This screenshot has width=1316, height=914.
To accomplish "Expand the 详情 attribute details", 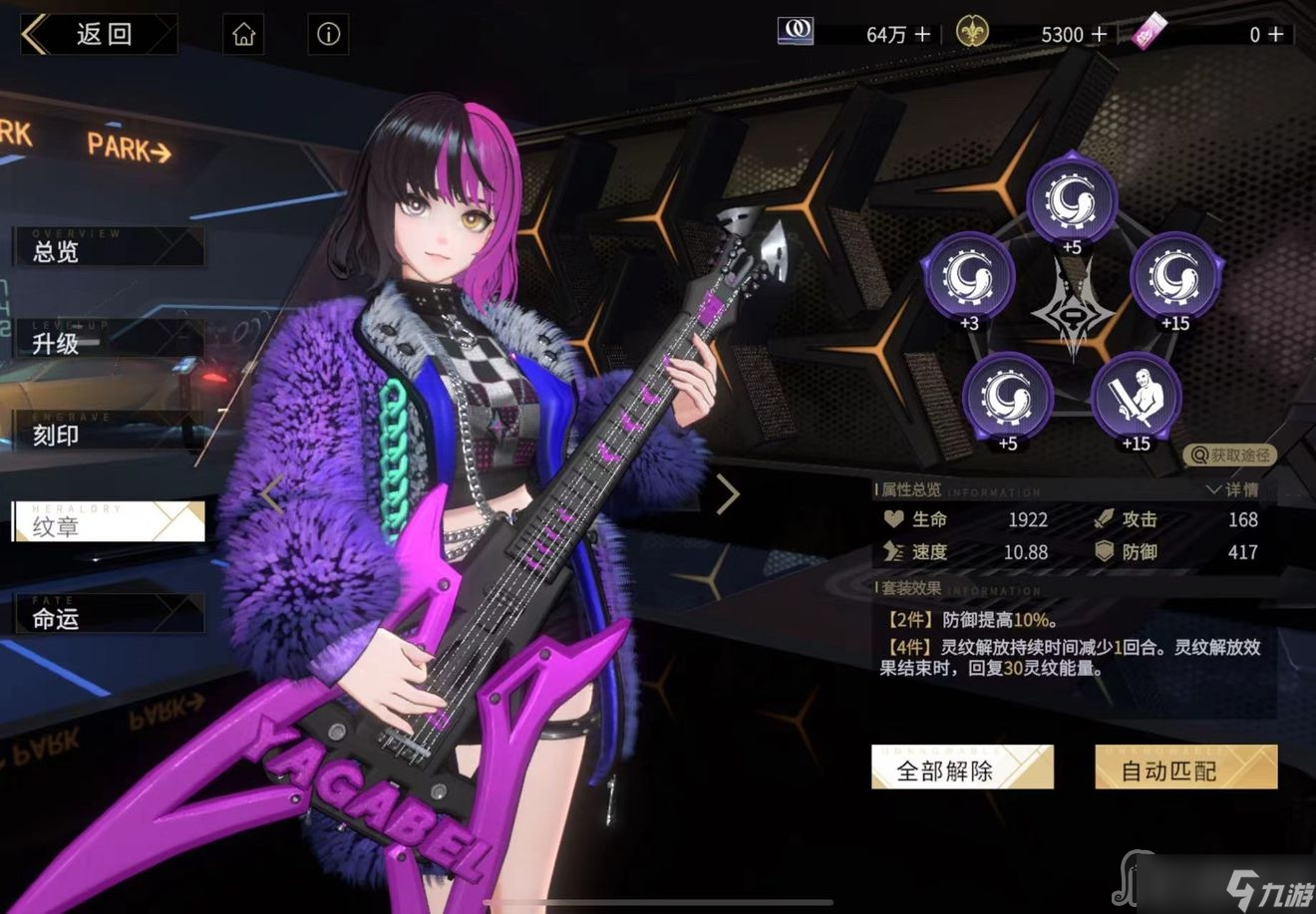I will pos(1233,489).
